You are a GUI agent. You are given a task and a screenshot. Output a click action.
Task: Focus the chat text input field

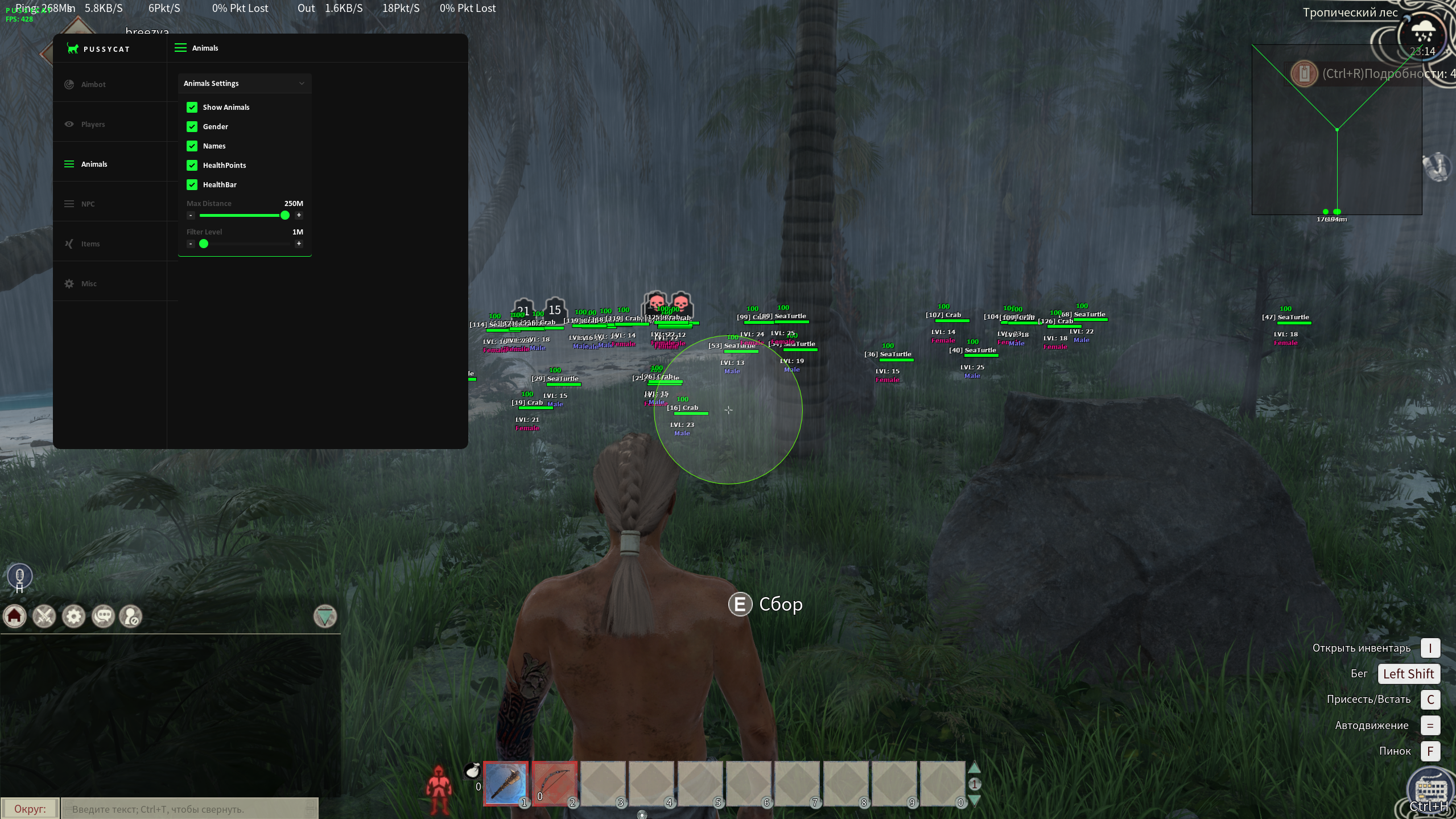pos(188,809)
